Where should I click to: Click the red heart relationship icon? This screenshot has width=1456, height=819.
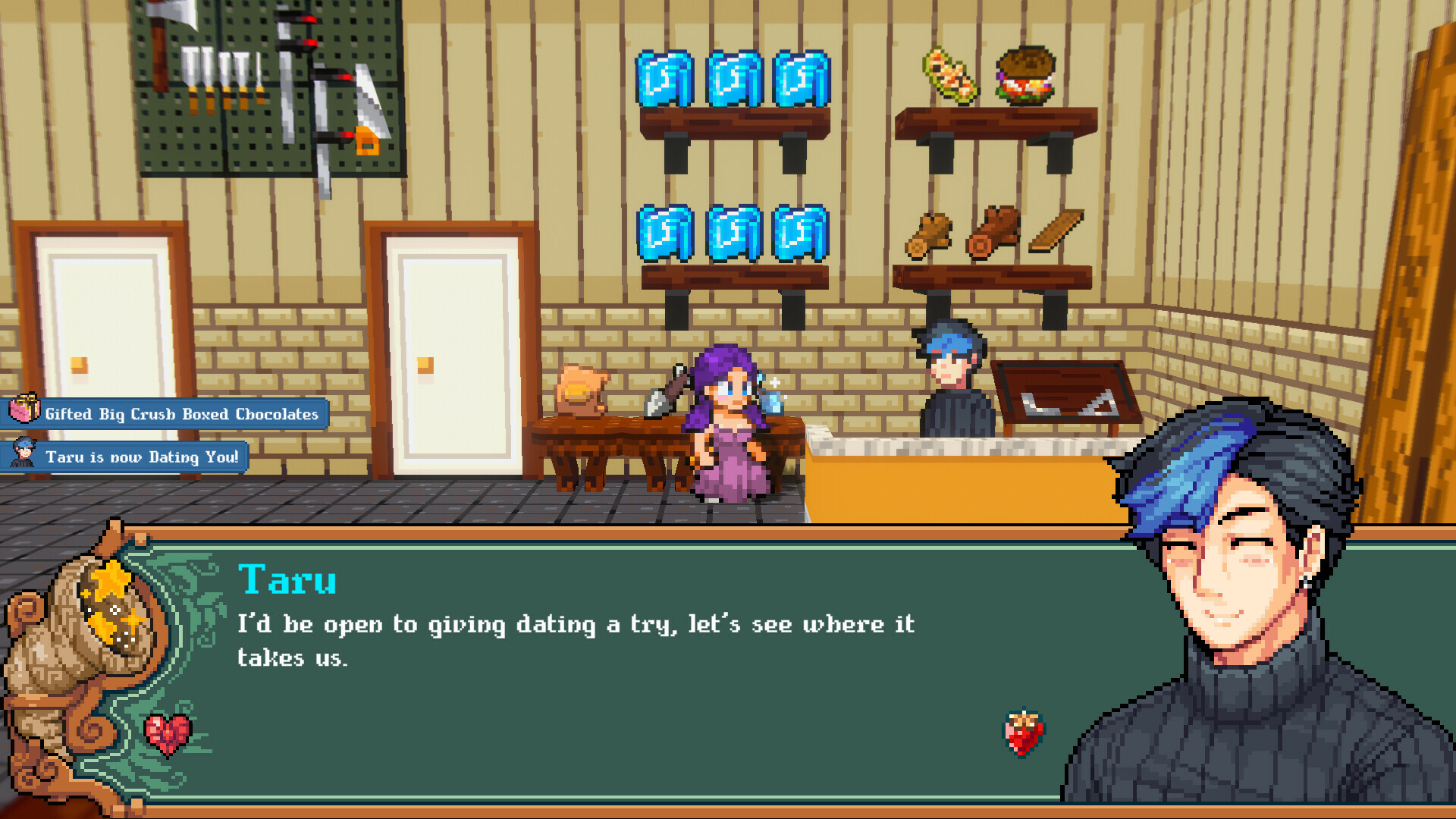point(168,734)
